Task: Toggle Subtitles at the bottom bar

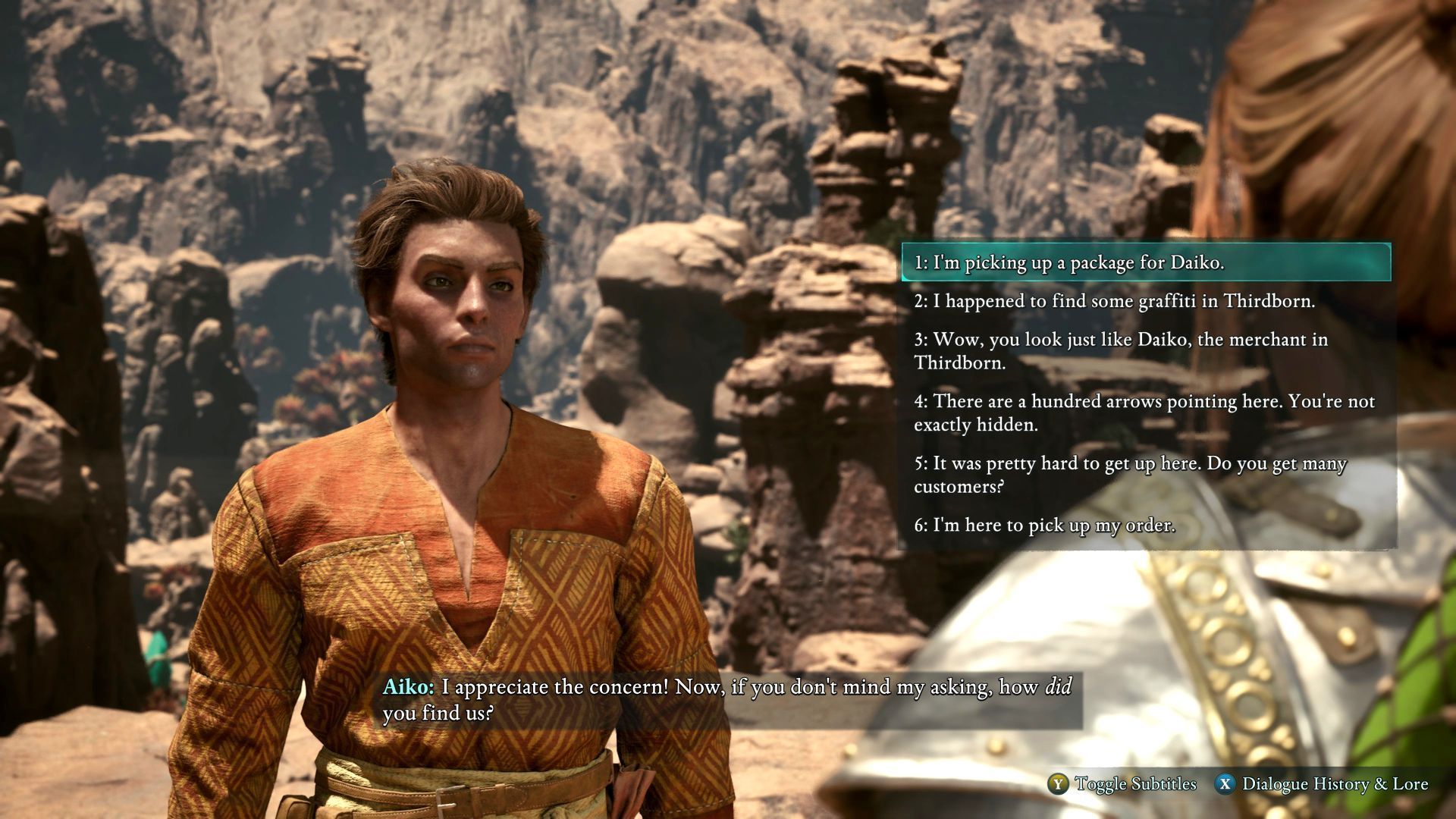Action: coord(1122,784)
